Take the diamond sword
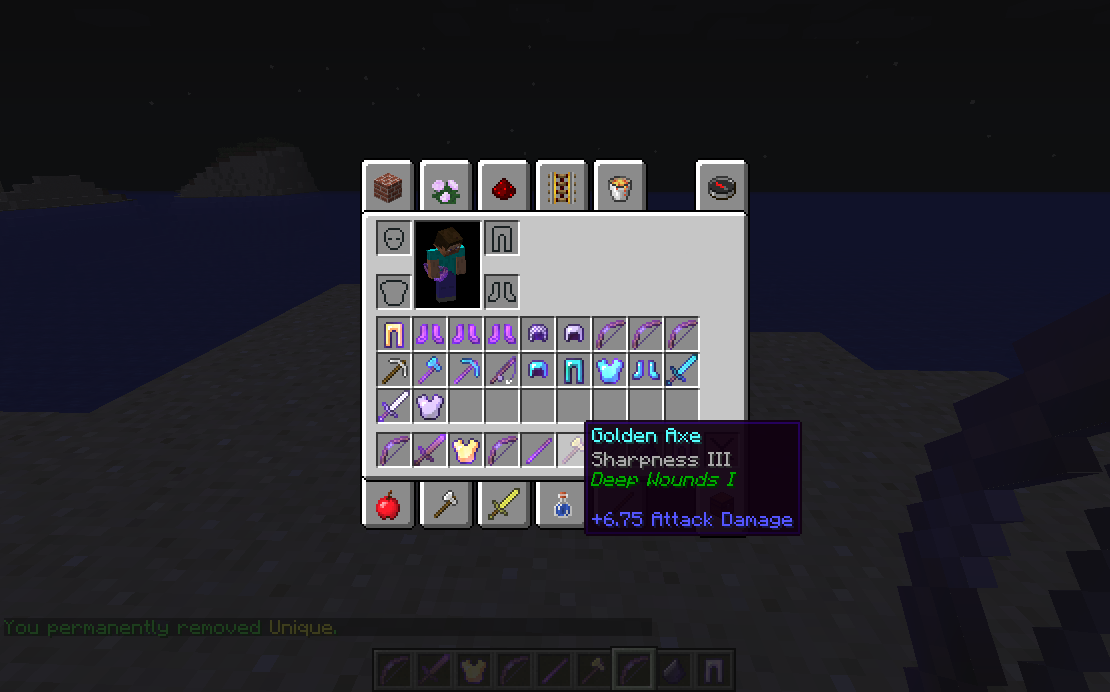1110x692 pixels. coord(681,370)
